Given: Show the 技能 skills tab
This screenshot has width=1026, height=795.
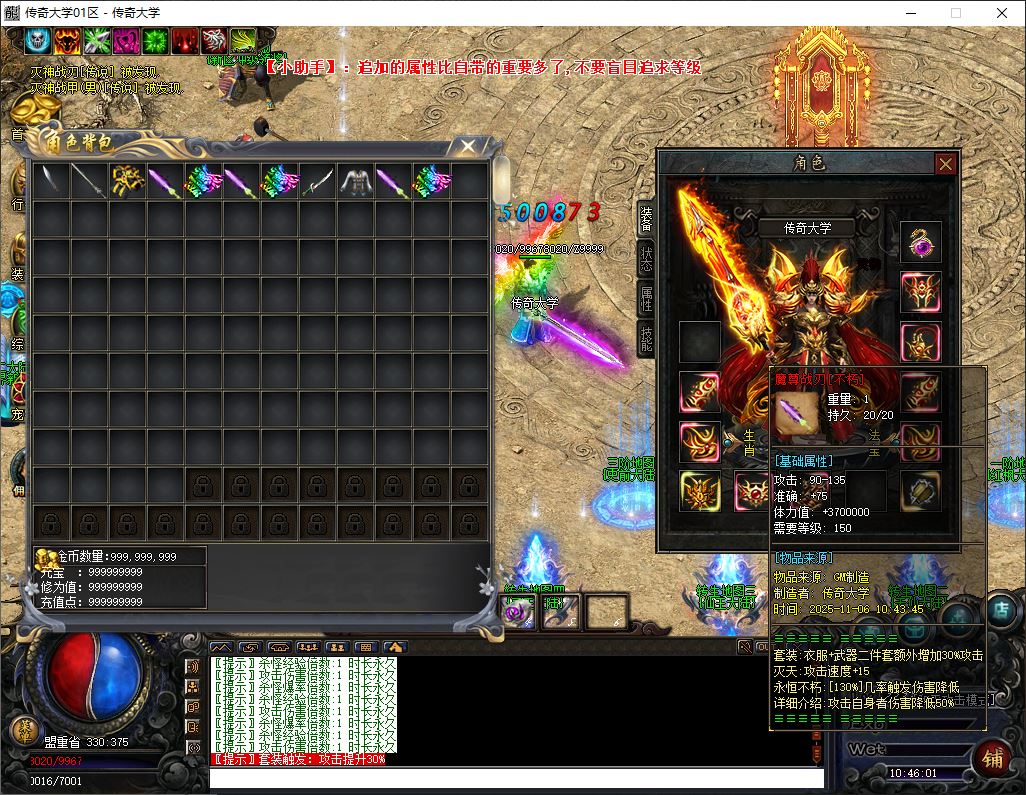Looking at the screenshot, I should click(646, 338).
